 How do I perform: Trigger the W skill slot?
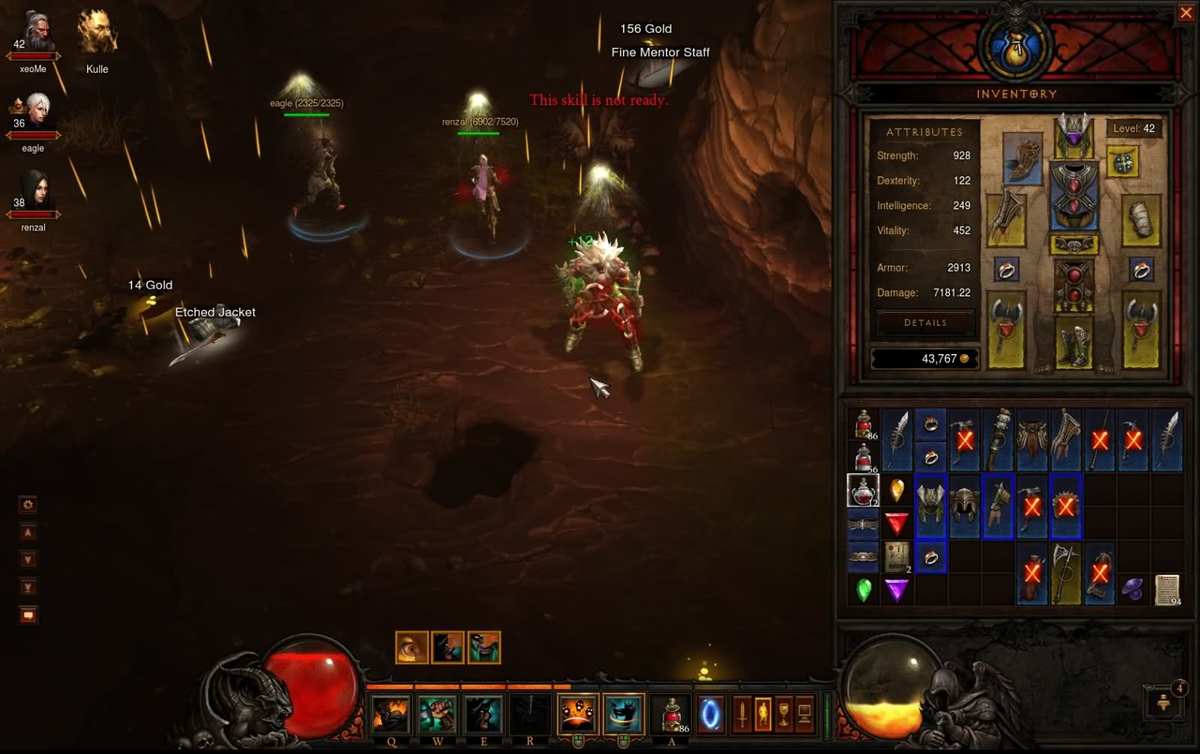point(437,714)
